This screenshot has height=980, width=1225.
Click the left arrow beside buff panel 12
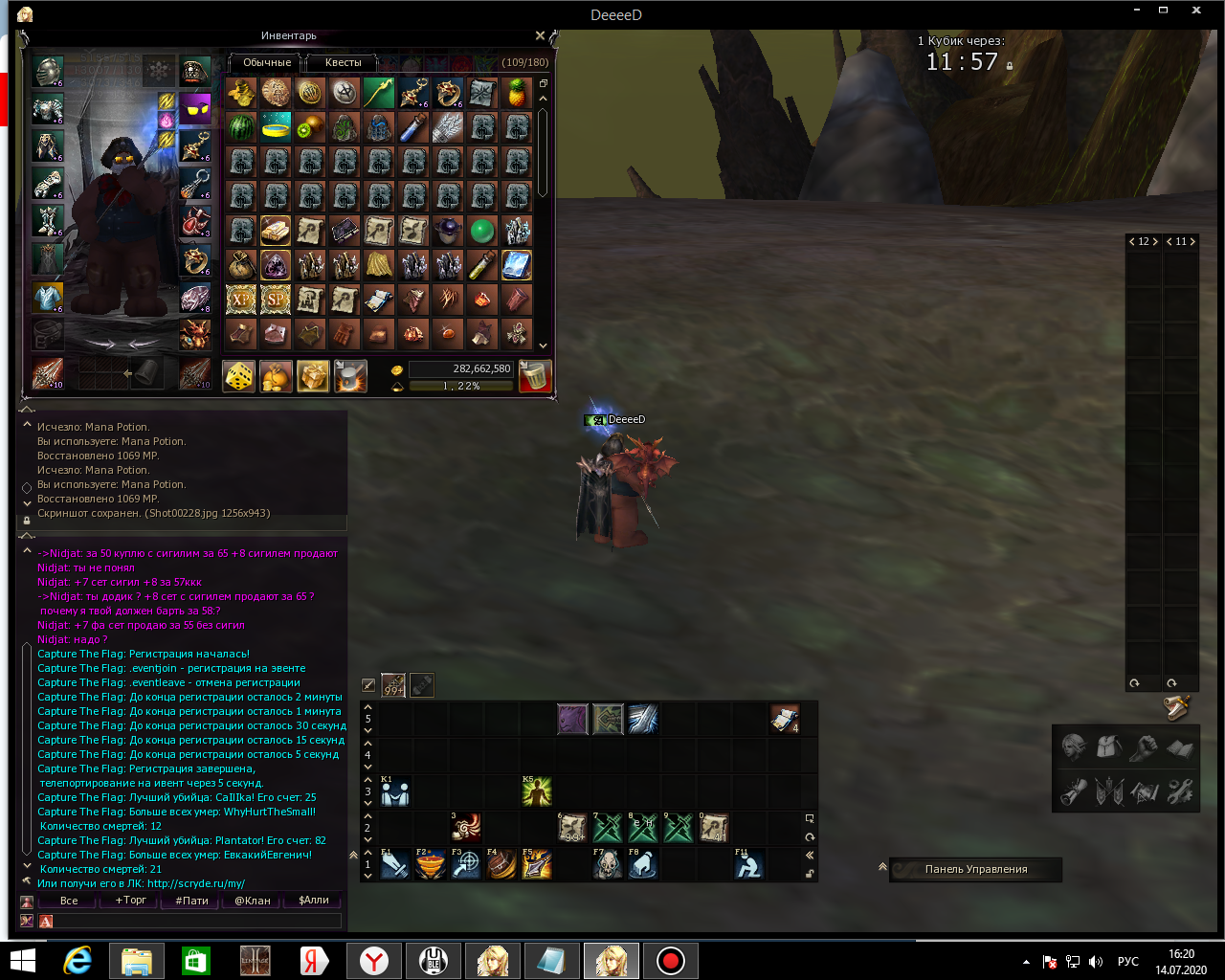[1132, 241]
